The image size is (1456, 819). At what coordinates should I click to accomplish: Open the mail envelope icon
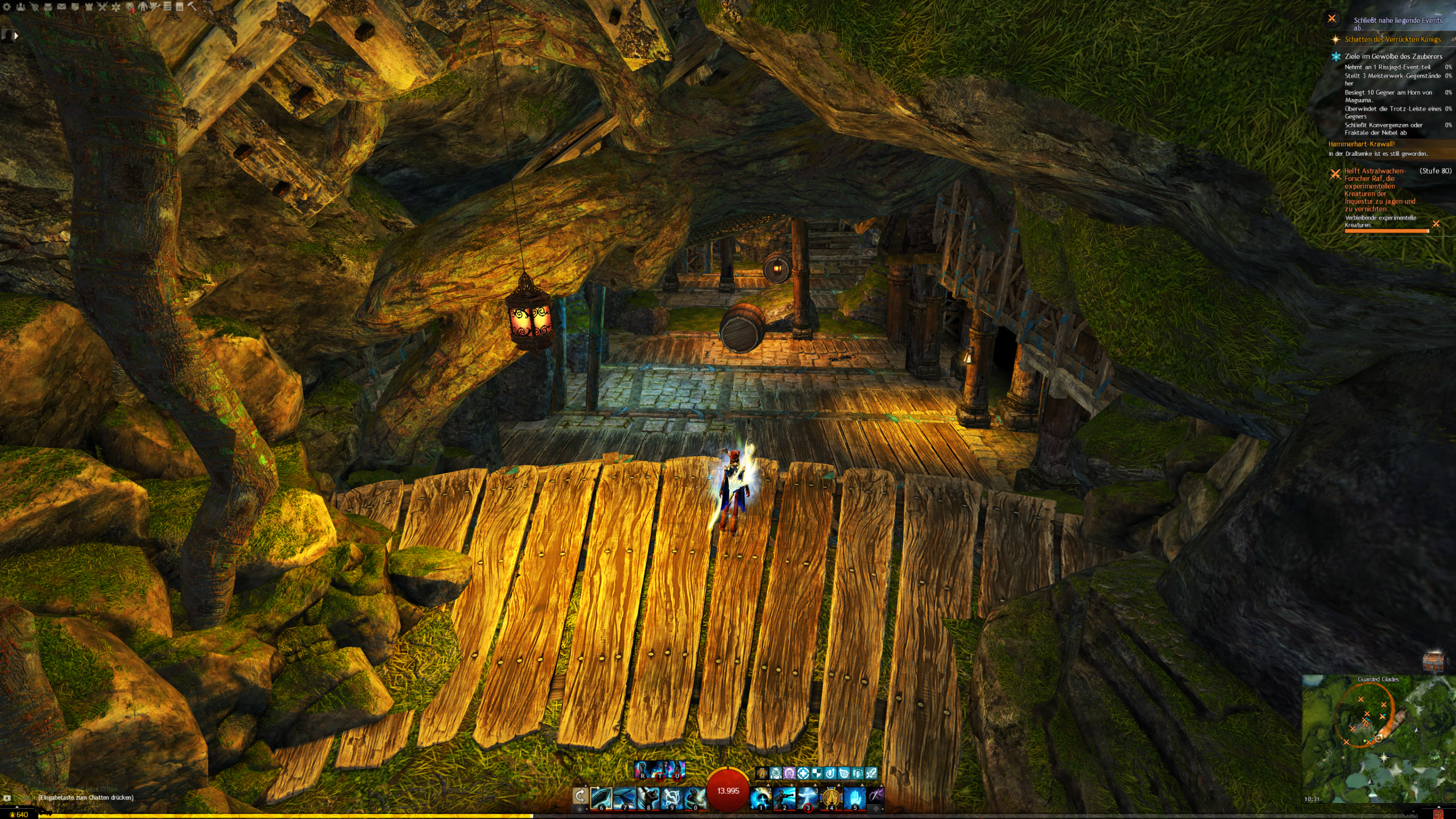tap(61, 7)
